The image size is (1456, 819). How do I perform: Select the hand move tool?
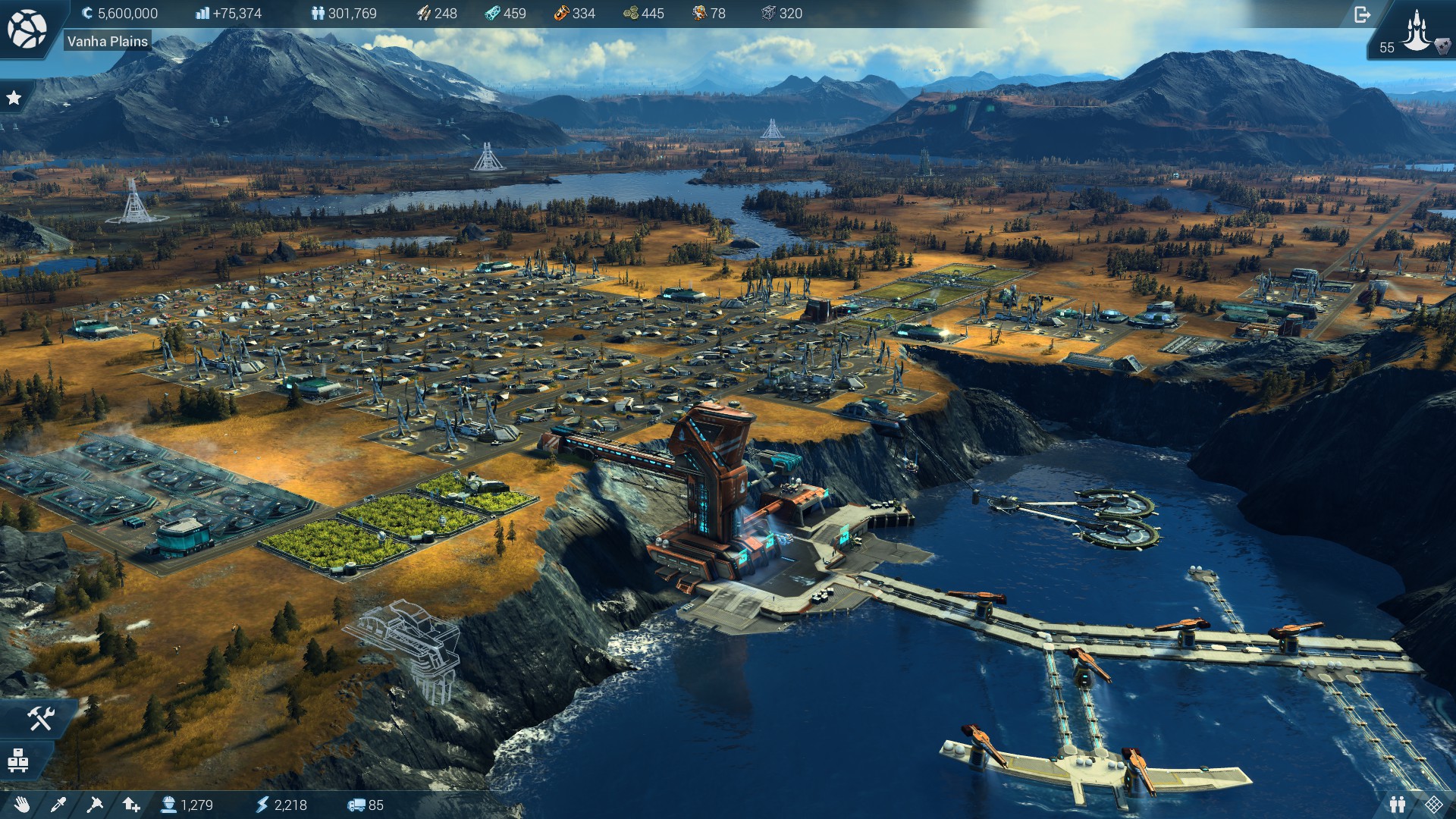coord(22,805)
